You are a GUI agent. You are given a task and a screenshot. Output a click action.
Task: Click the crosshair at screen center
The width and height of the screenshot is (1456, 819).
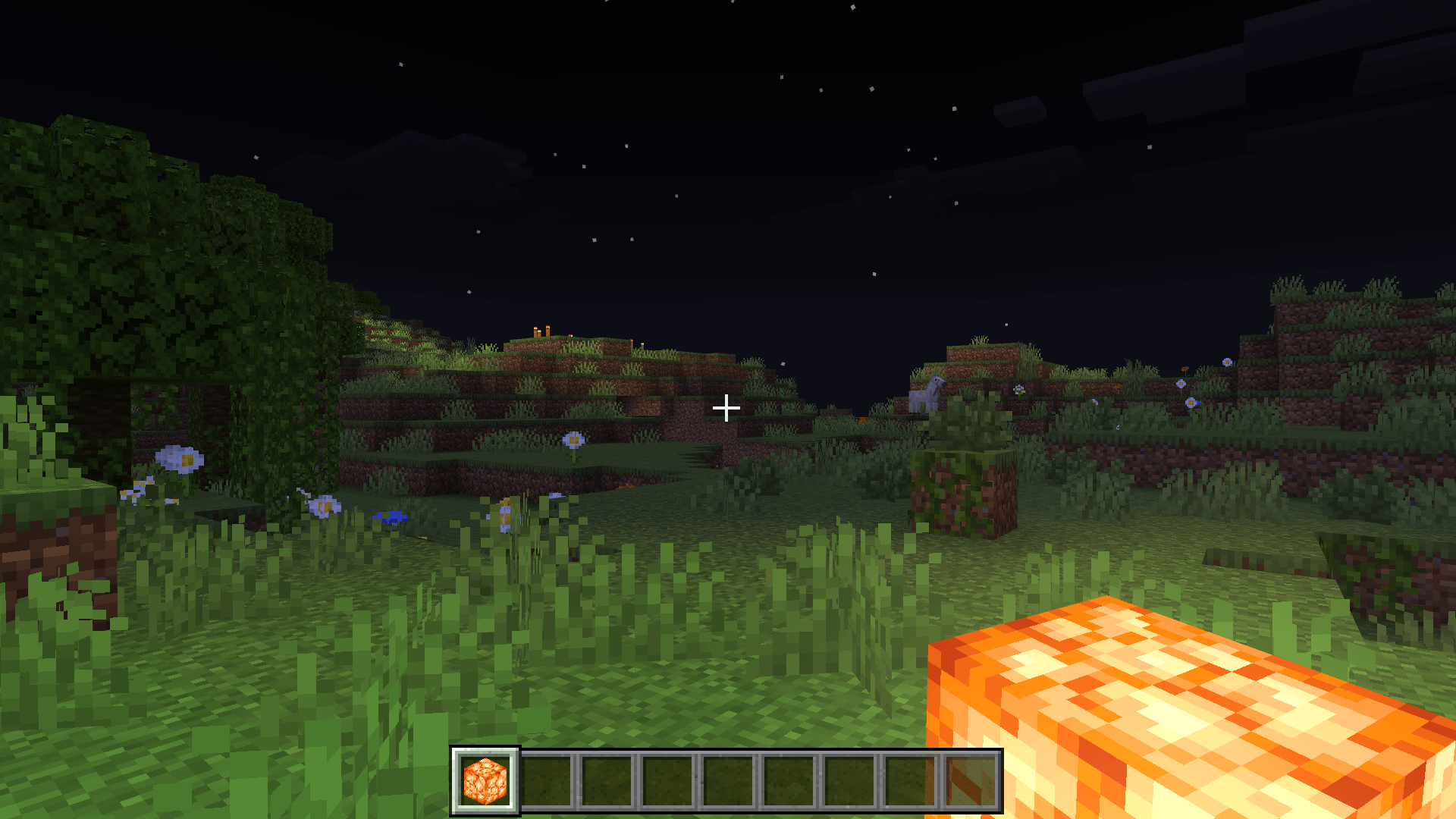click(x=726, y=408)
